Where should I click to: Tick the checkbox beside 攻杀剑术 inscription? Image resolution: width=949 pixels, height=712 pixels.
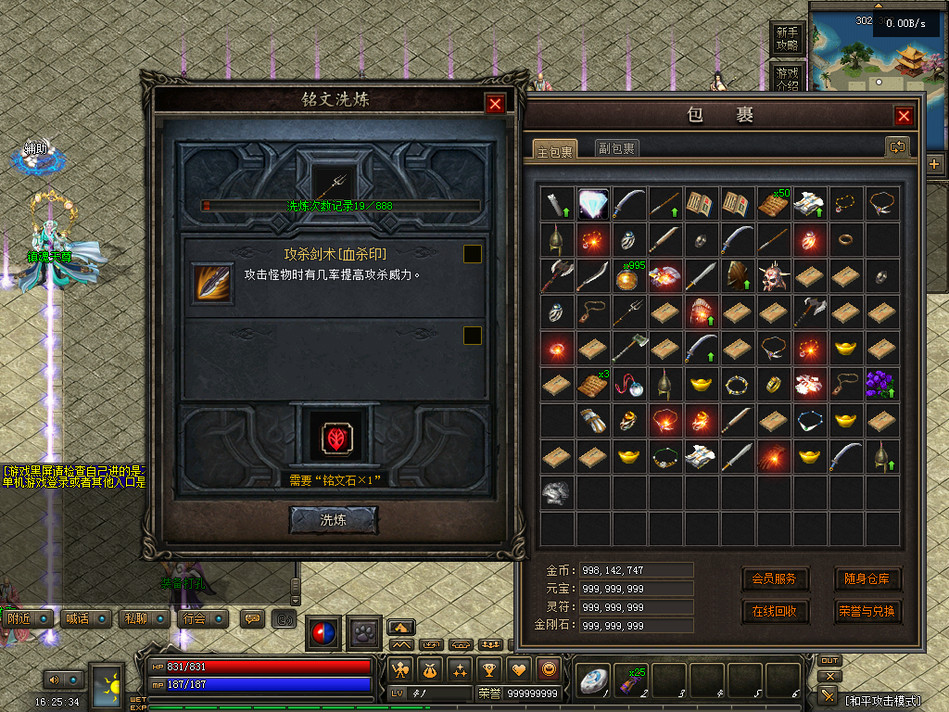[472, 254]
